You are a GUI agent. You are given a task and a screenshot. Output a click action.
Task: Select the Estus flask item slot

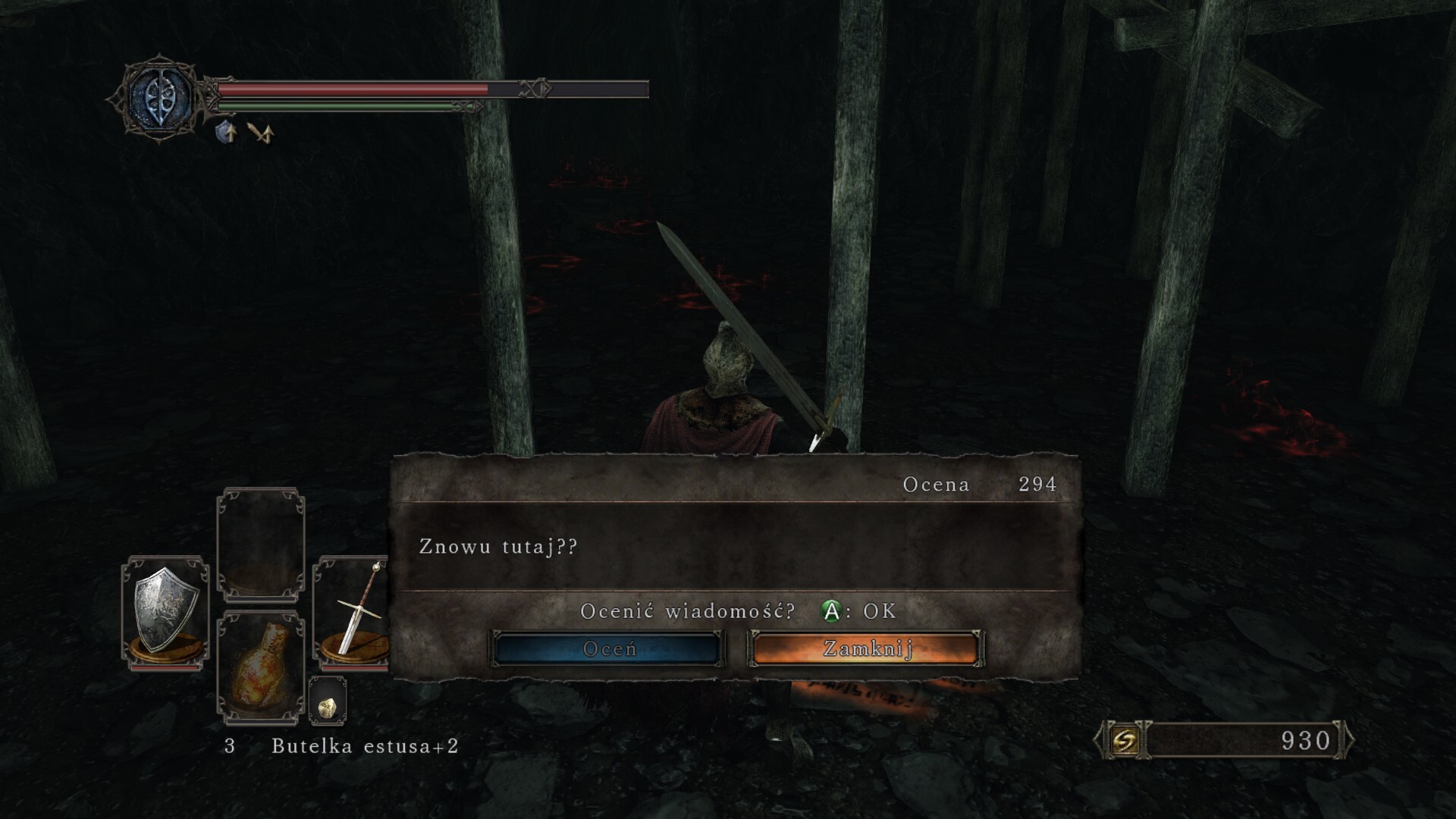pos(260,667)
